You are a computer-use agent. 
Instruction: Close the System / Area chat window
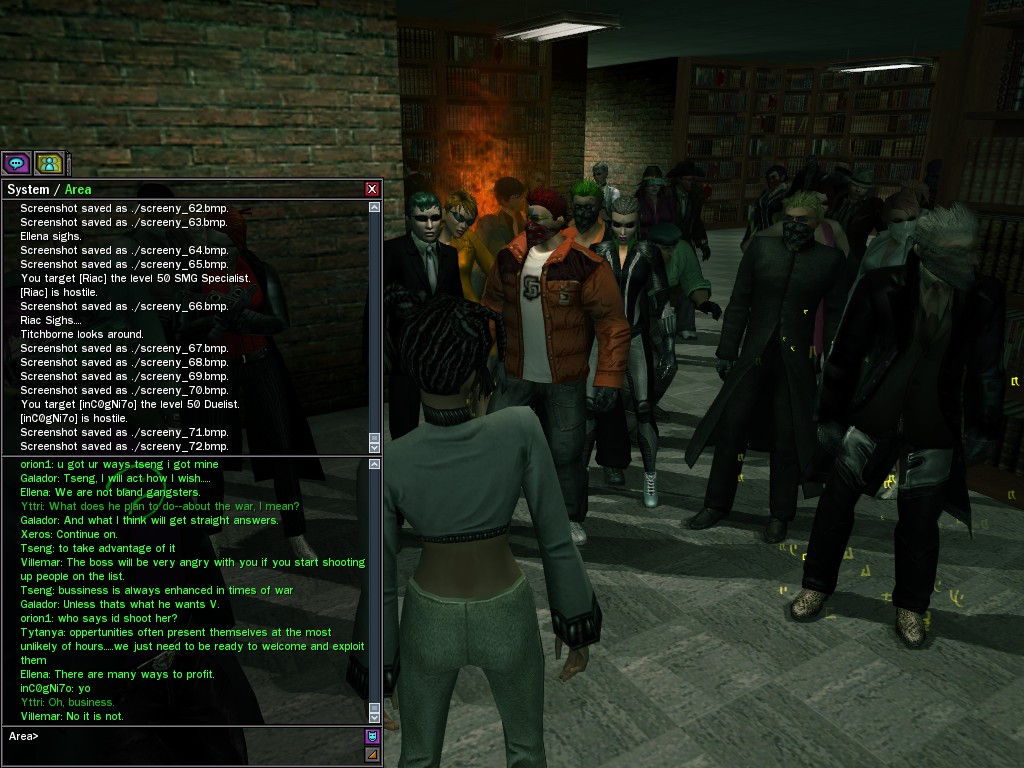tap(372, 189)
